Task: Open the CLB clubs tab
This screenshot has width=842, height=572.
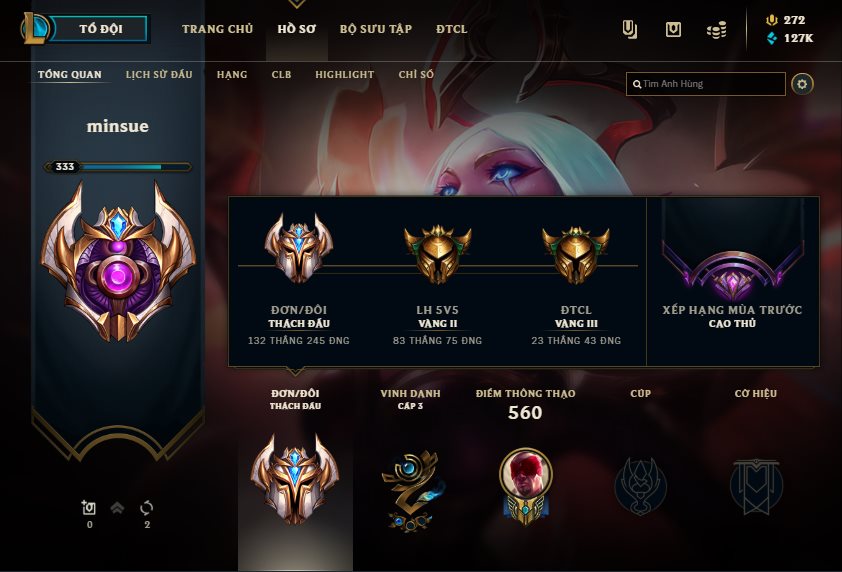Action: [x=281, y=75]
